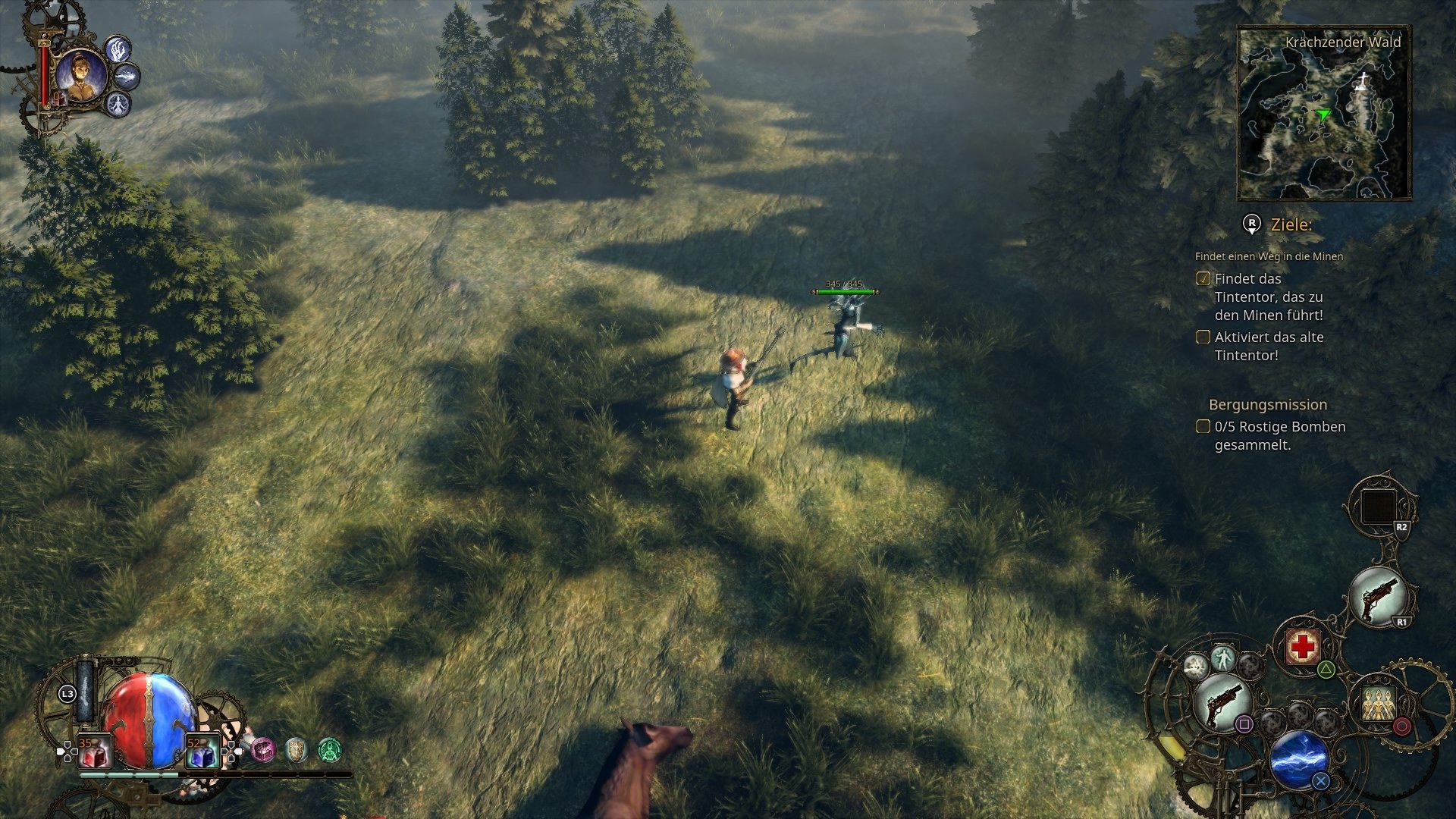1456x819 pixels.
Task: Uncheck the completed 'Findet das Tintentor' objective
Action: (1204, 278)
